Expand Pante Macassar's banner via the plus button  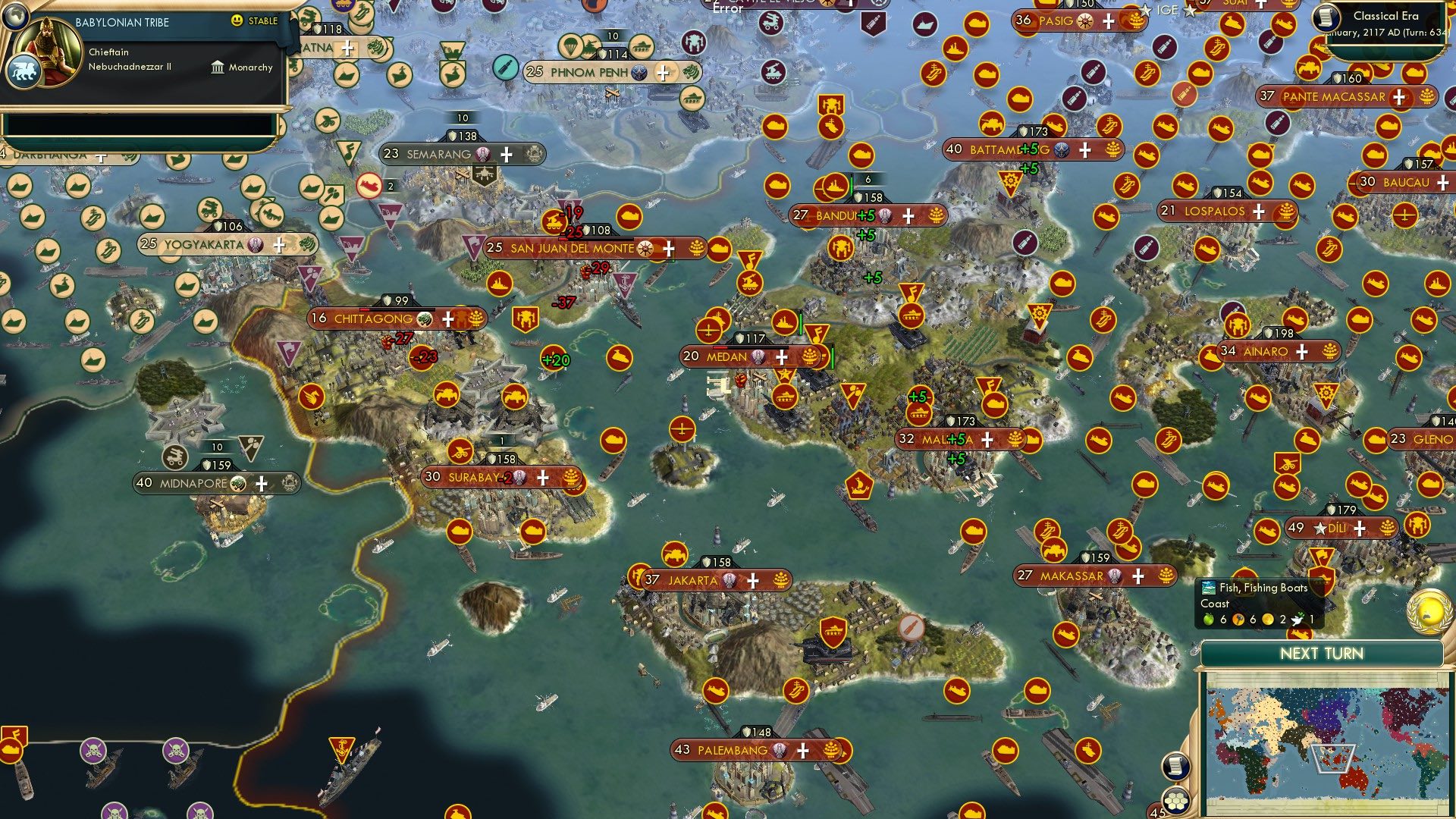pyautogui.click(x=1397, y=97)
